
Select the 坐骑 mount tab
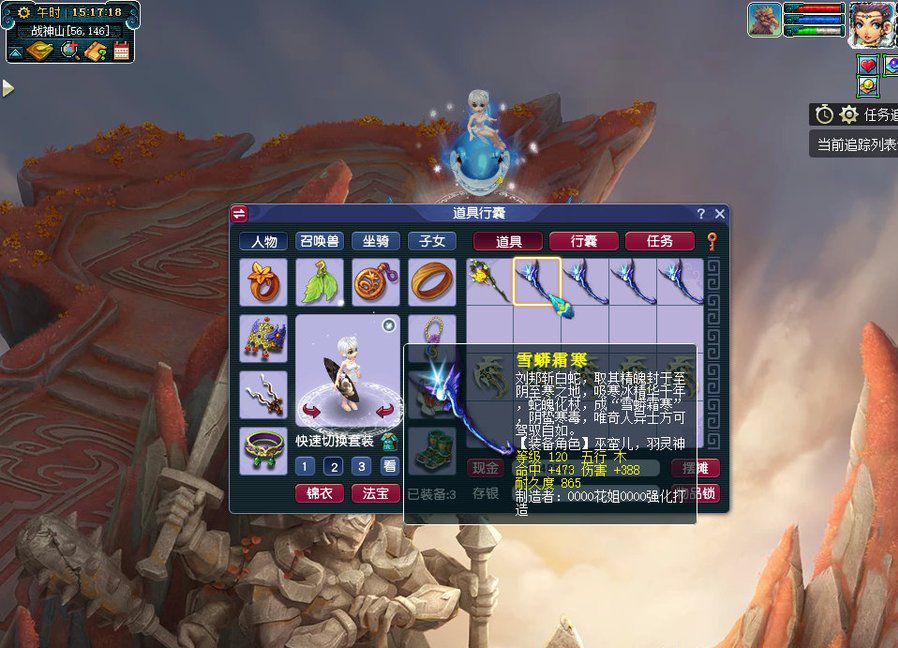376,241
